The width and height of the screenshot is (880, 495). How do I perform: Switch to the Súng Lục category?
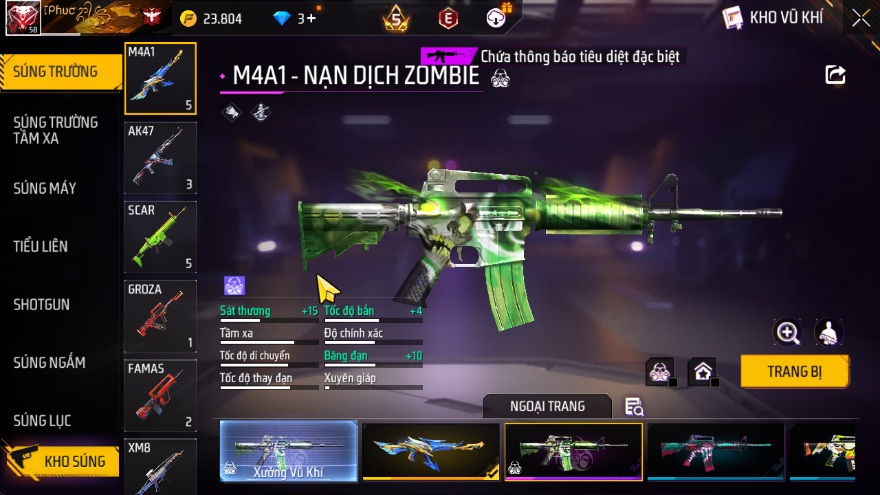pyautogui.click(x=42, y=420)
